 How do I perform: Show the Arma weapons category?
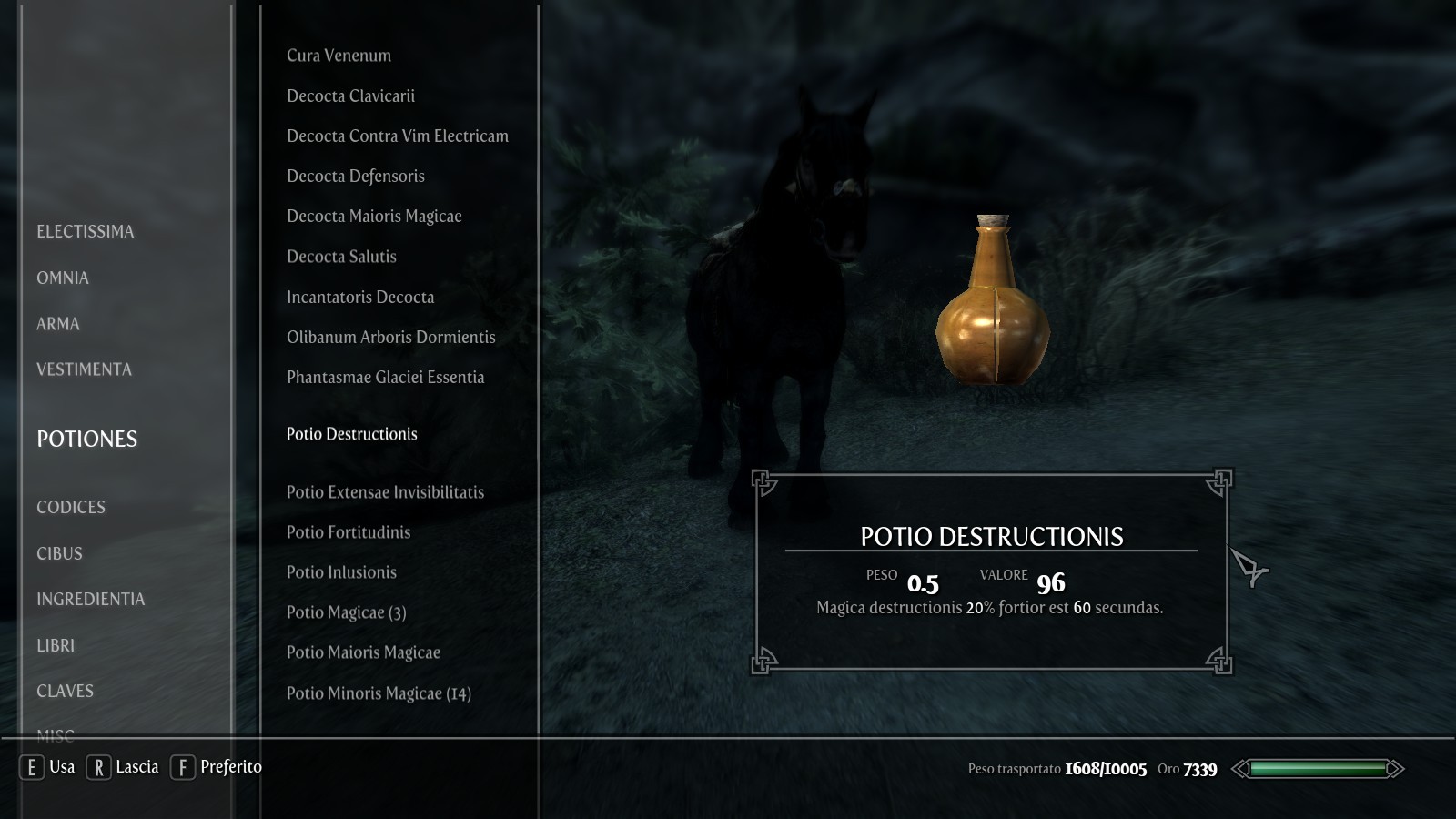pyautogui.click(x=58, y=324)
